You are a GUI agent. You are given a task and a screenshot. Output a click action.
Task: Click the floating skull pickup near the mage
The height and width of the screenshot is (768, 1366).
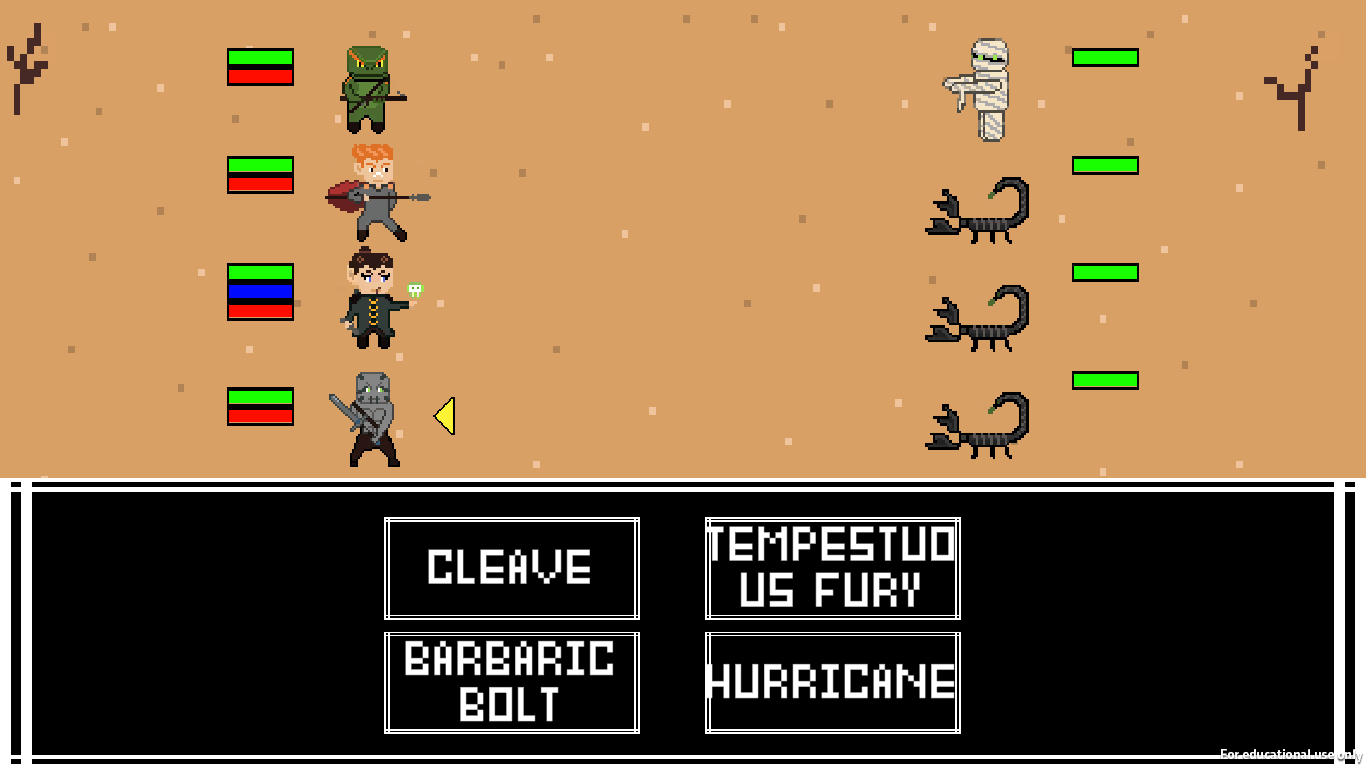(416, 290)
